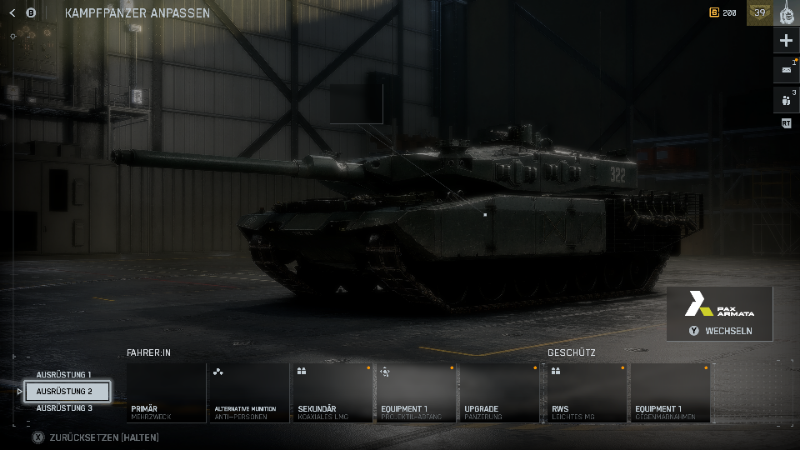800x450 pixels.
Task: Open the mail notifications icon
Action: pyautogui.click(x=786, y=70)
